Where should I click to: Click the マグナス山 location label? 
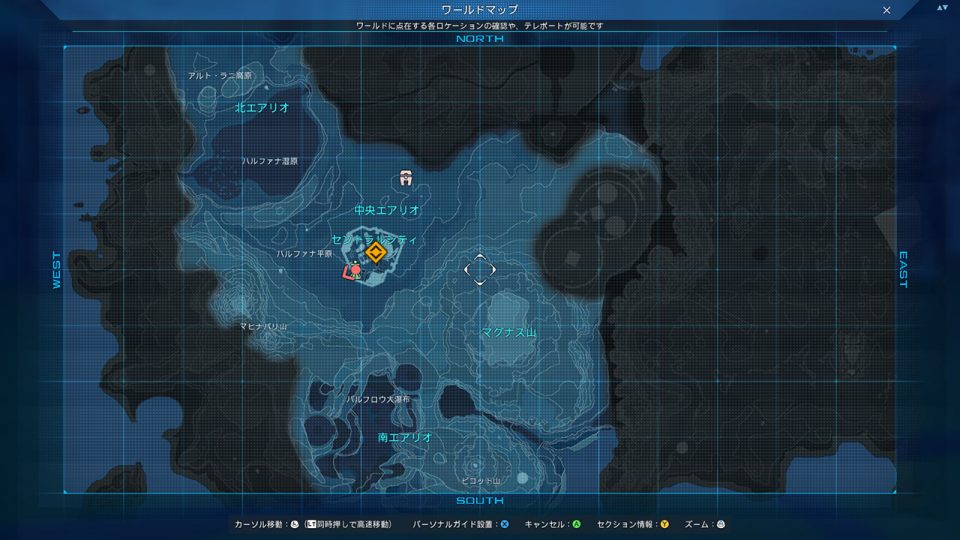[509, 332]
